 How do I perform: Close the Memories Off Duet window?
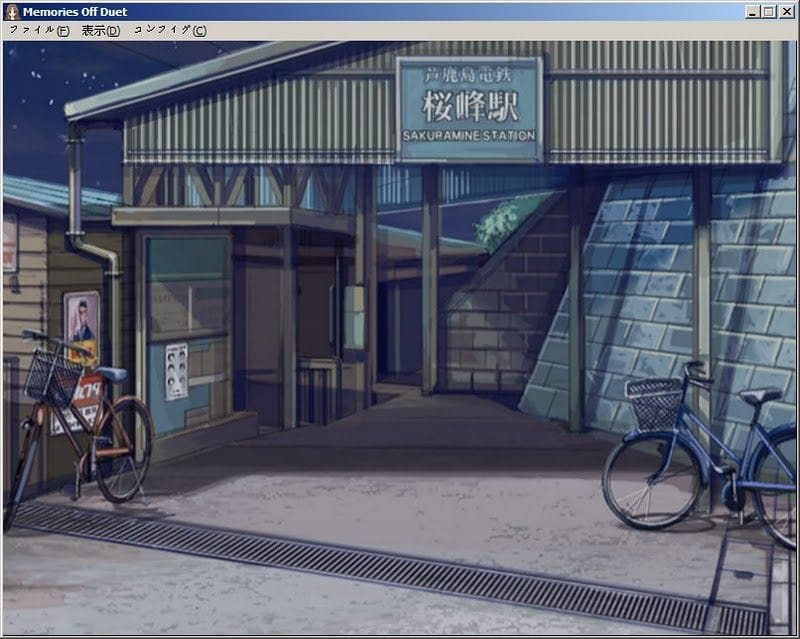pyautogui.click(x=786, y=11)
